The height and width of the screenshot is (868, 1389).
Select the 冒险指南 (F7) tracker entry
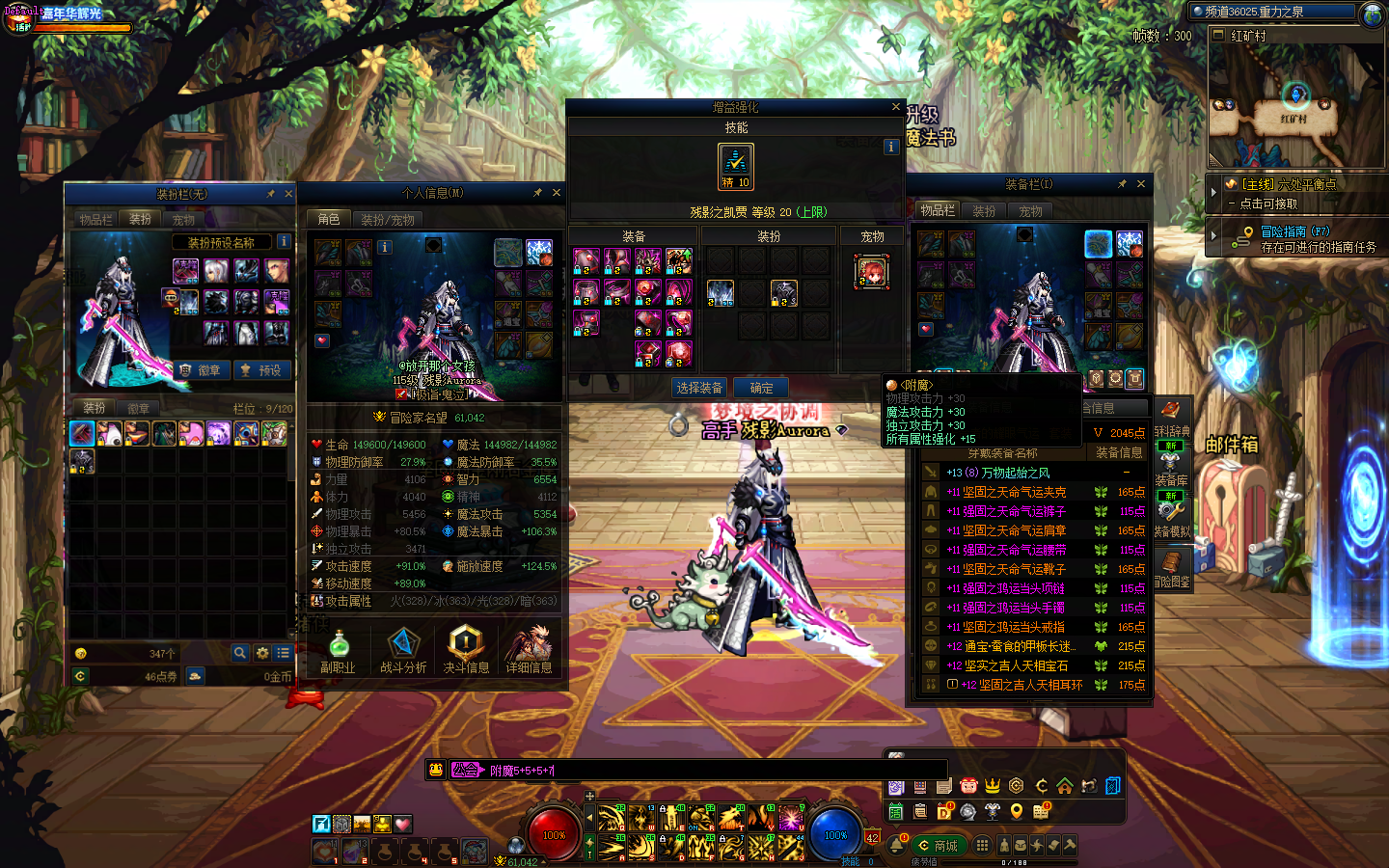(x=1294, y=231)
